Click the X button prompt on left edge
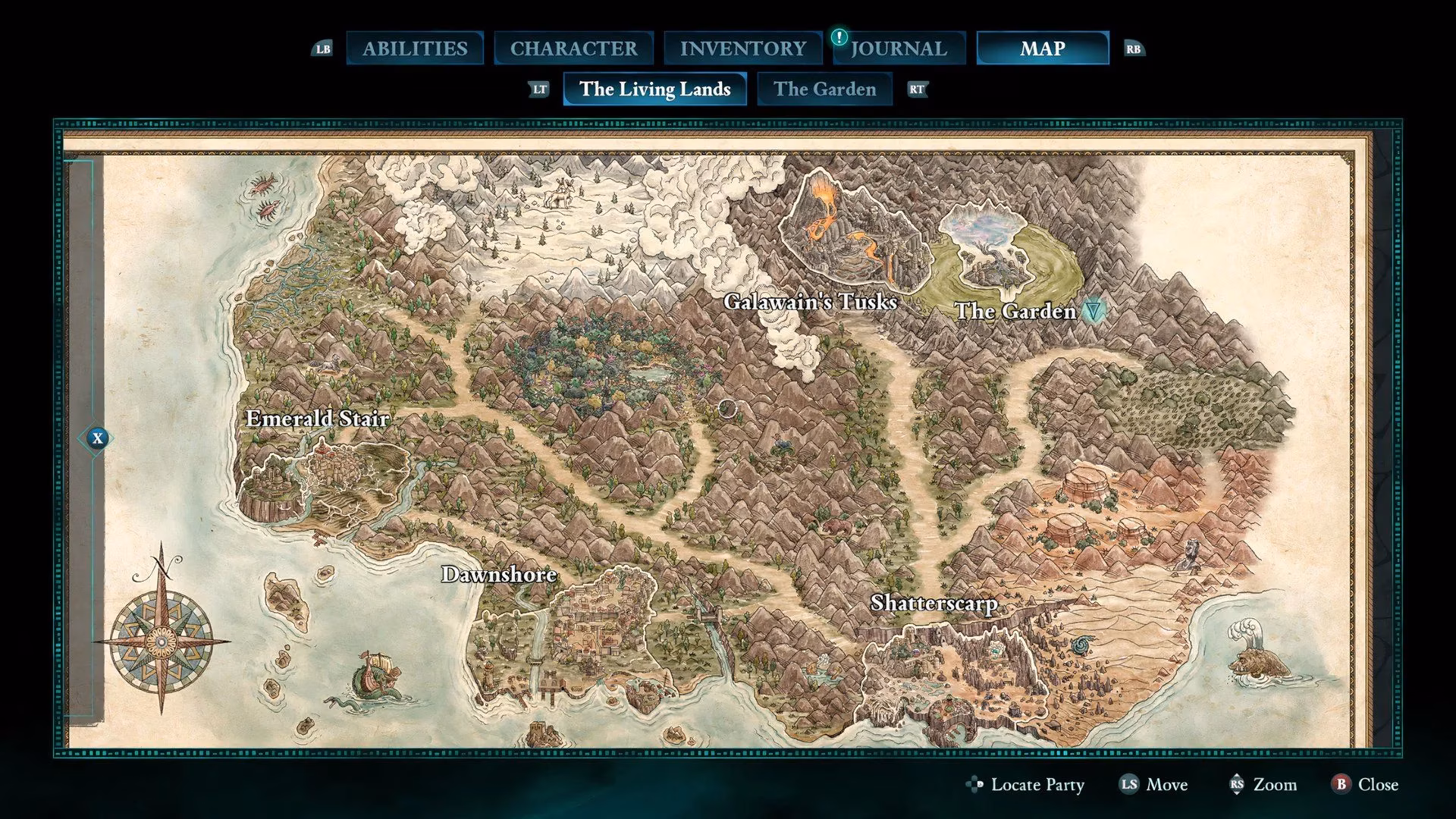 click(x=97, y=438)
